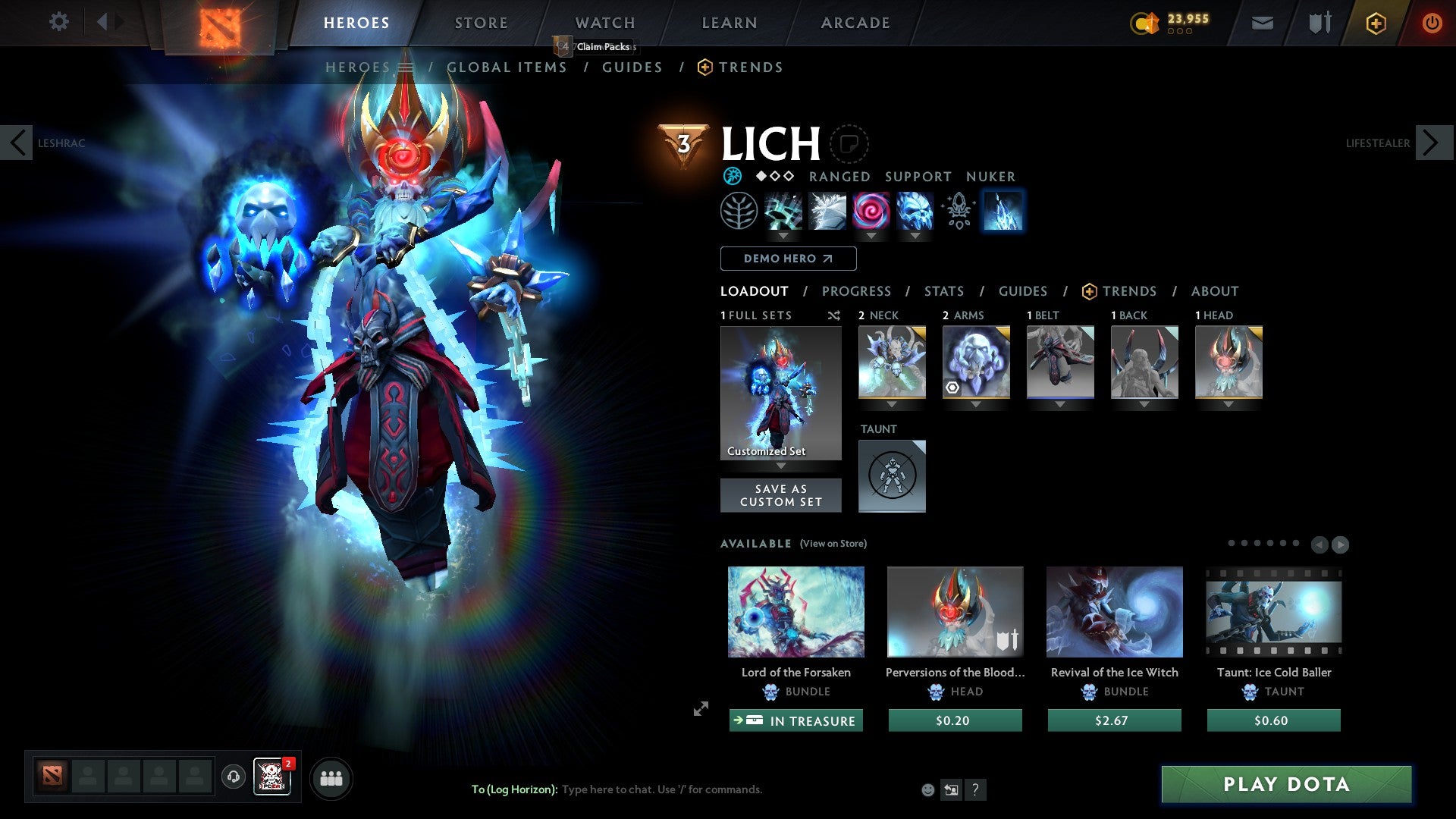This screenshot has height=819, width=1456.
Task: Open the WATCH menu at the top
Action: click(604, 23)
